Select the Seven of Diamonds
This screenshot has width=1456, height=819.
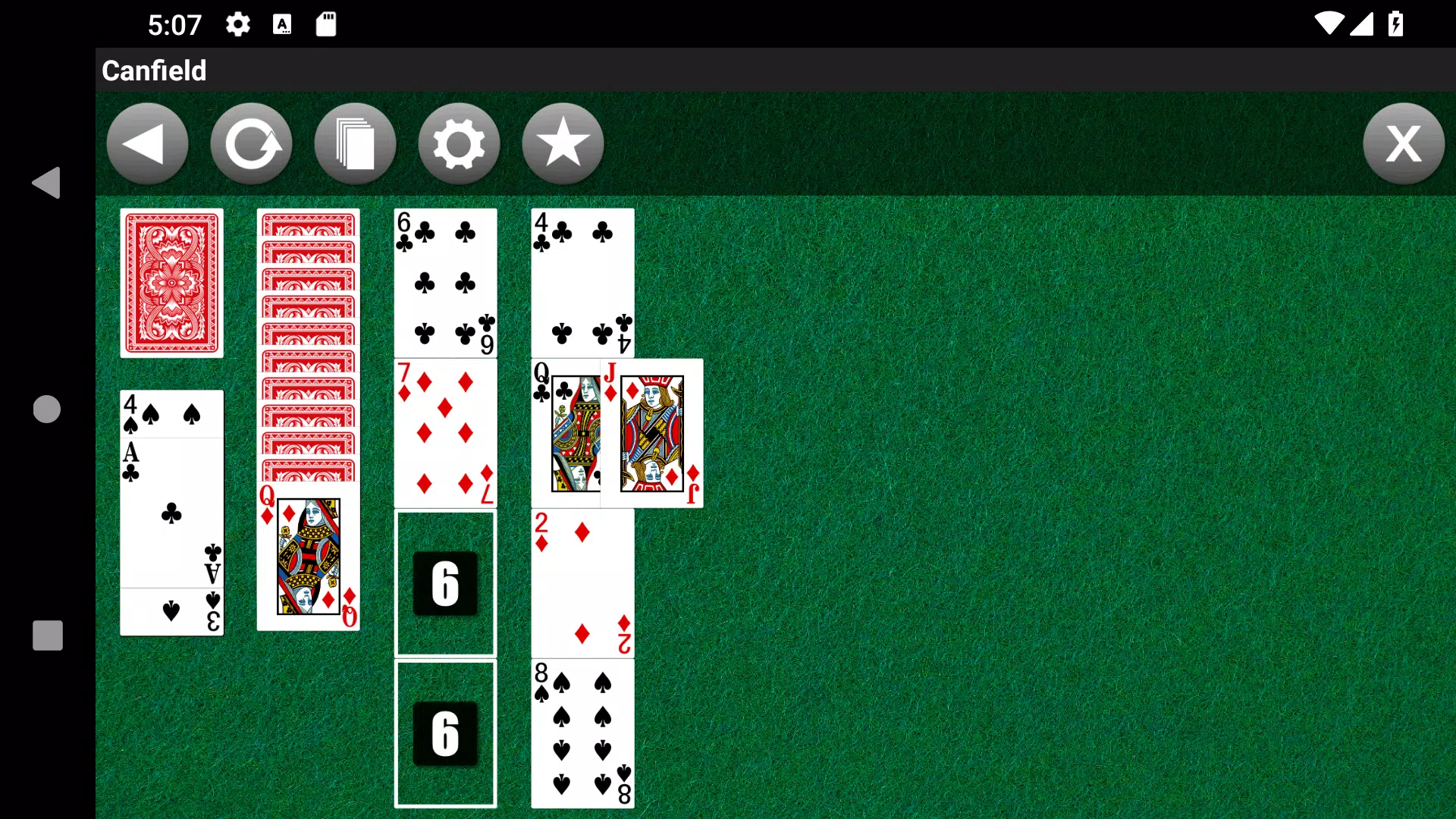pyautogui.click(x=444, y=432)
